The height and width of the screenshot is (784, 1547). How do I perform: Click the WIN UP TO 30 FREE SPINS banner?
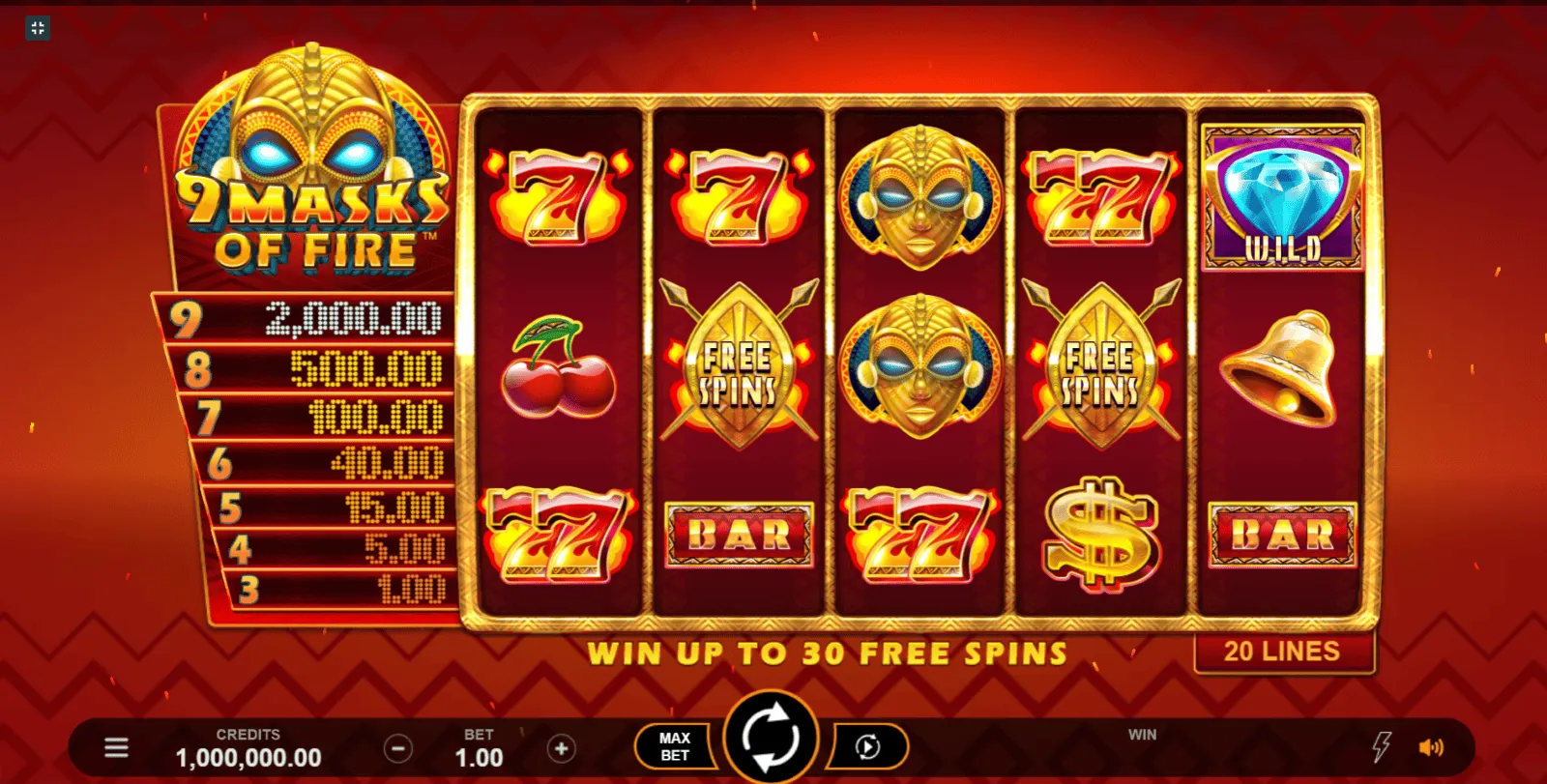coord(832,653)
